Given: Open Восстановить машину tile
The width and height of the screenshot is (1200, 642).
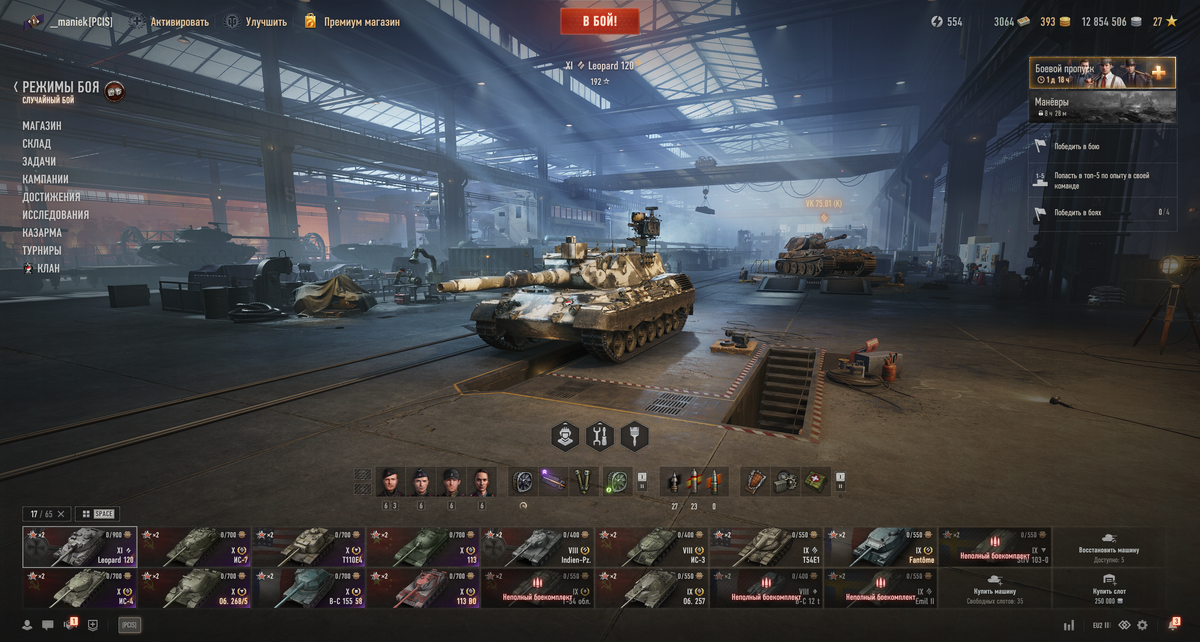Looking at the screenshot, I should (1108, 548).
